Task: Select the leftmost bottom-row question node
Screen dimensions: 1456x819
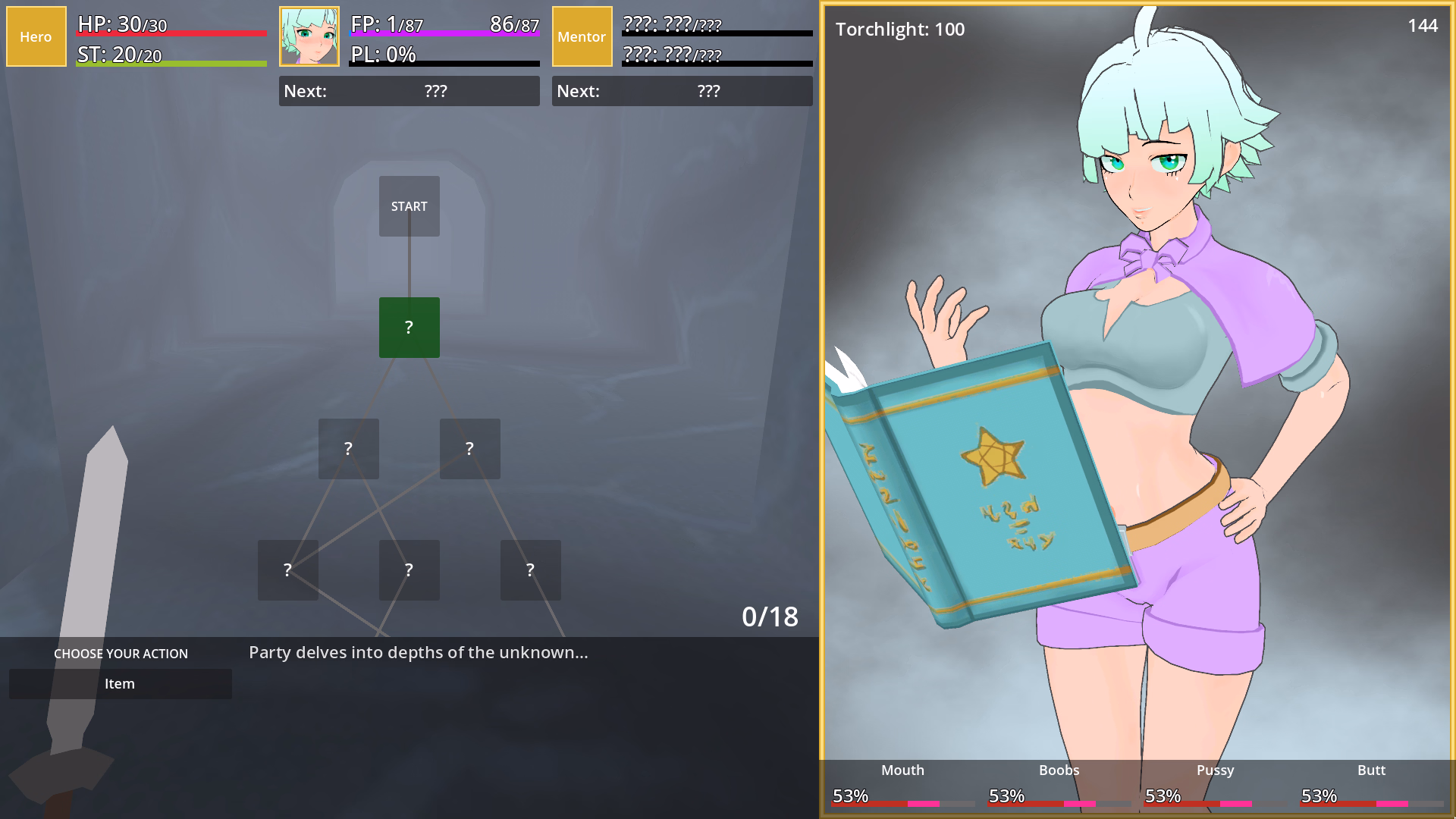Action: (x=287, y=570)
